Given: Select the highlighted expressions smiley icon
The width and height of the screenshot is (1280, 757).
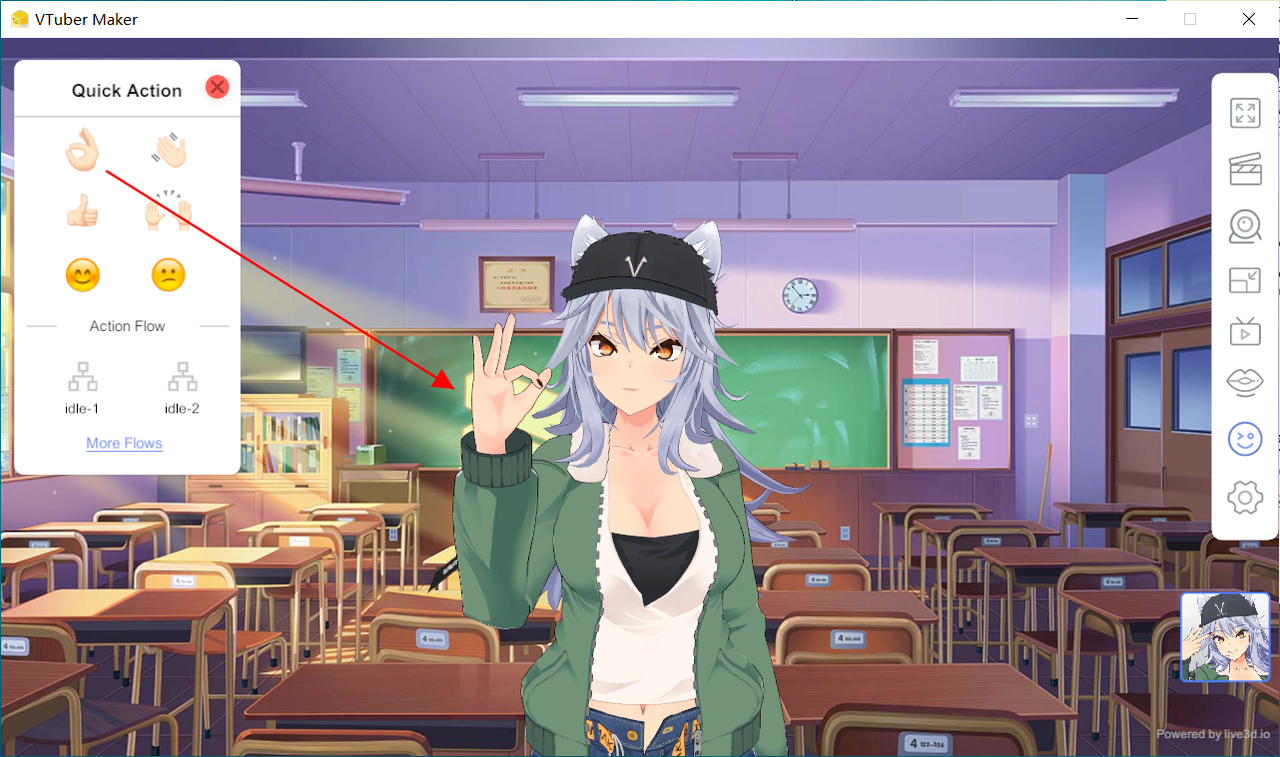Looking at the screenshot, I should click(x=1244, y=438).
